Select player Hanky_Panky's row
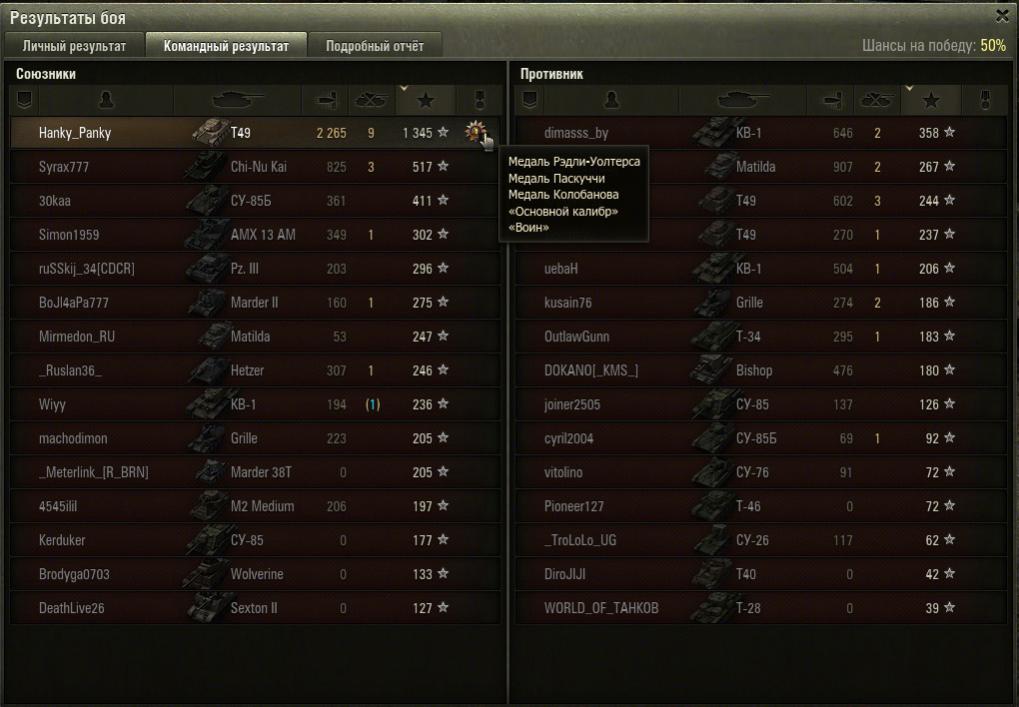The width and height of the screenshot is (1019, 707). [75, 133]
